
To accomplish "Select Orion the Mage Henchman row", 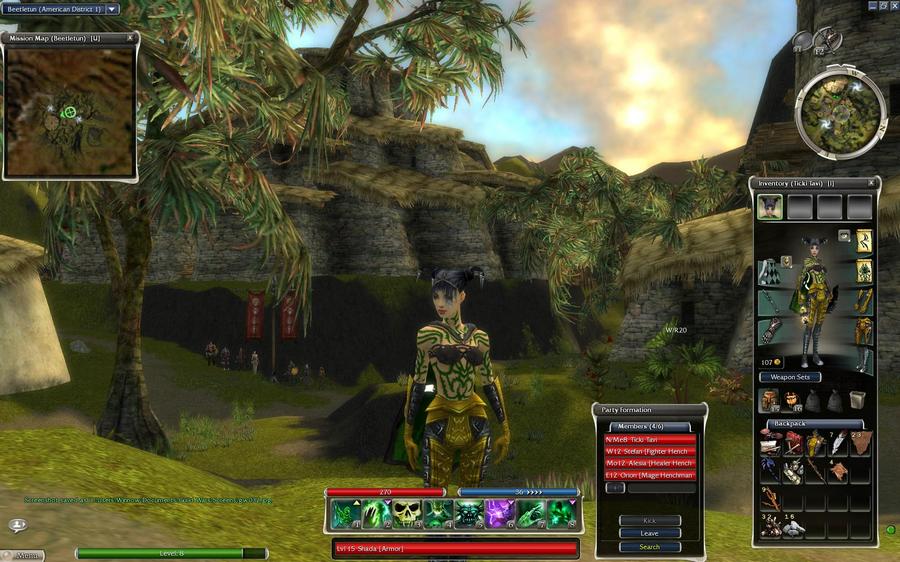I will [649, 475].
